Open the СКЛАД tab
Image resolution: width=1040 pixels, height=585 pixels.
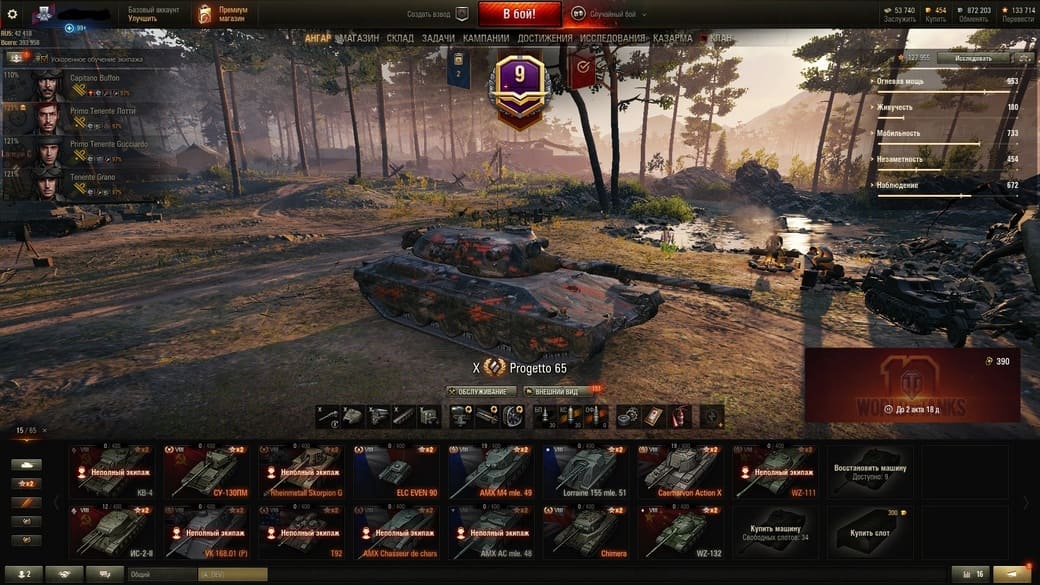(400, 38)
